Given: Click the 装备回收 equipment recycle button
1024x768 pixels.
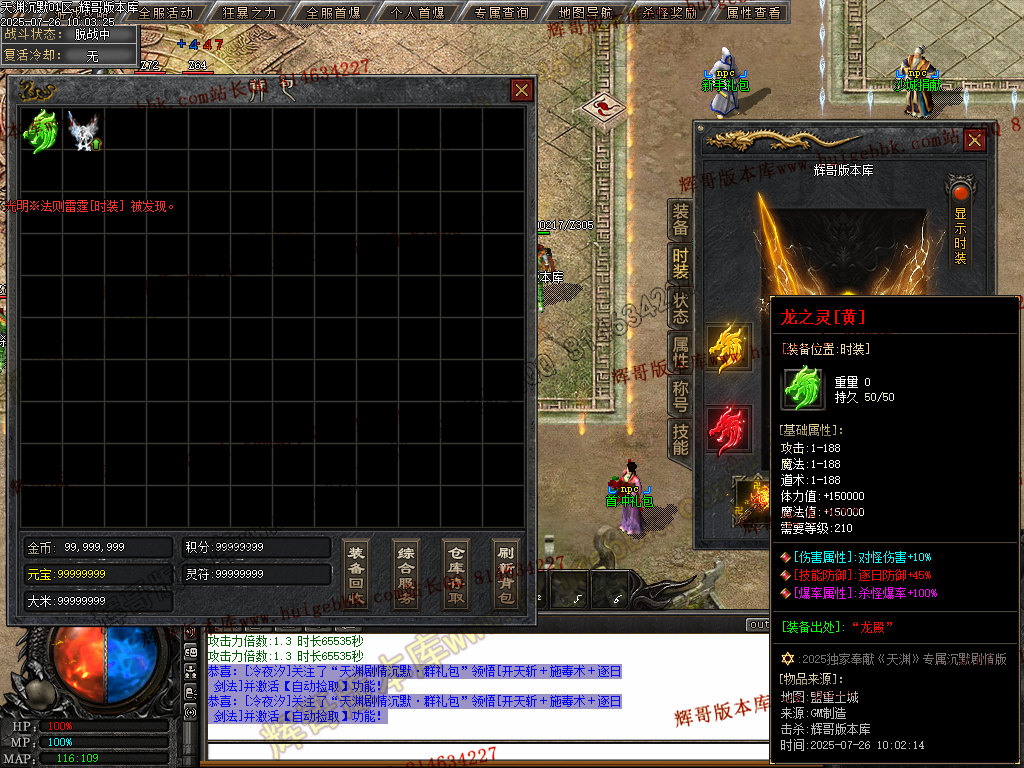Looking at the screenshot, I should (x=356, y=575).
